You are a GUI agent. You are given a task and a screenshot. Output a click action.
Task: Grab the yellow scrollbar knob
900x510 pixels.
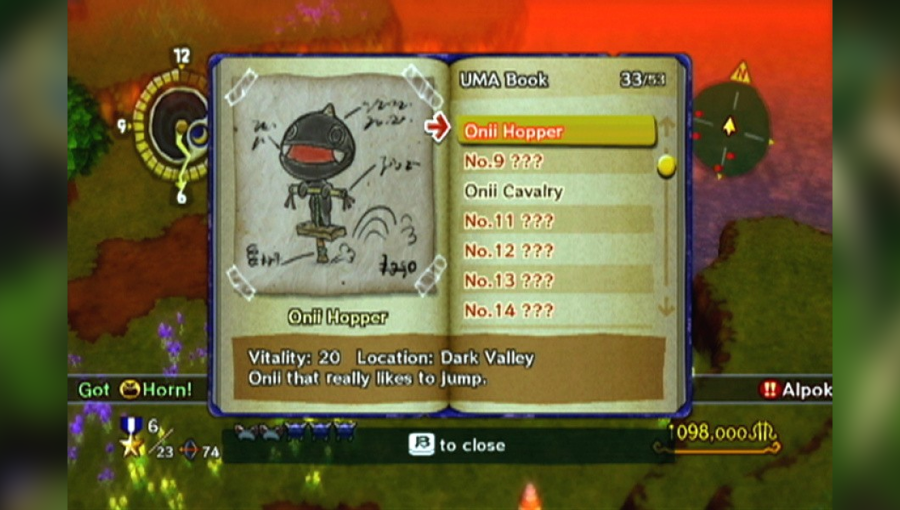point(667,165)
